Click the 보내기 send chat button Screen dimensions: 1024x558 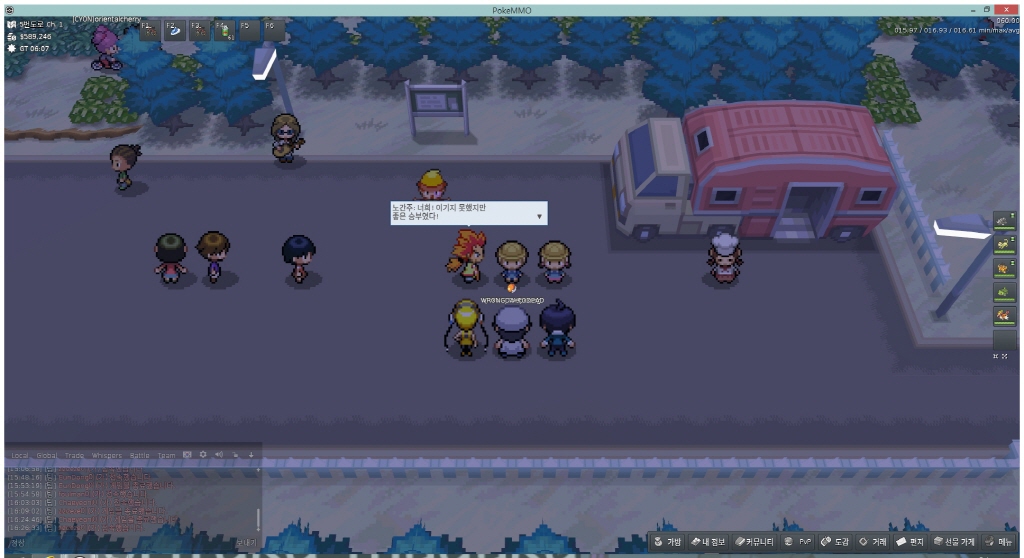246,543
